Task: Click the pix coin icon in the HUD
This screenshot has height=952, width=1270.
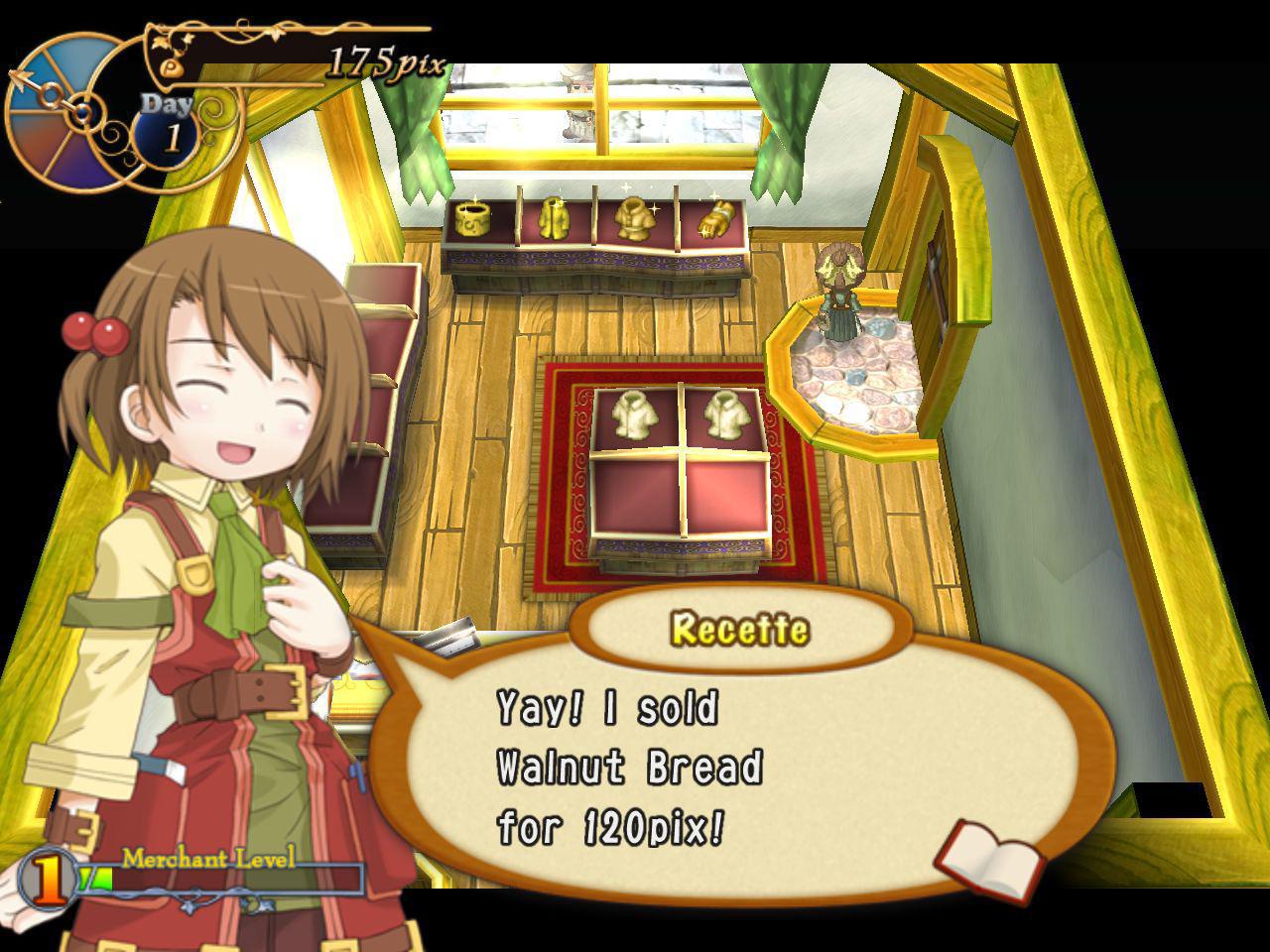Action: pyautogui.click(x=171, y=69)
